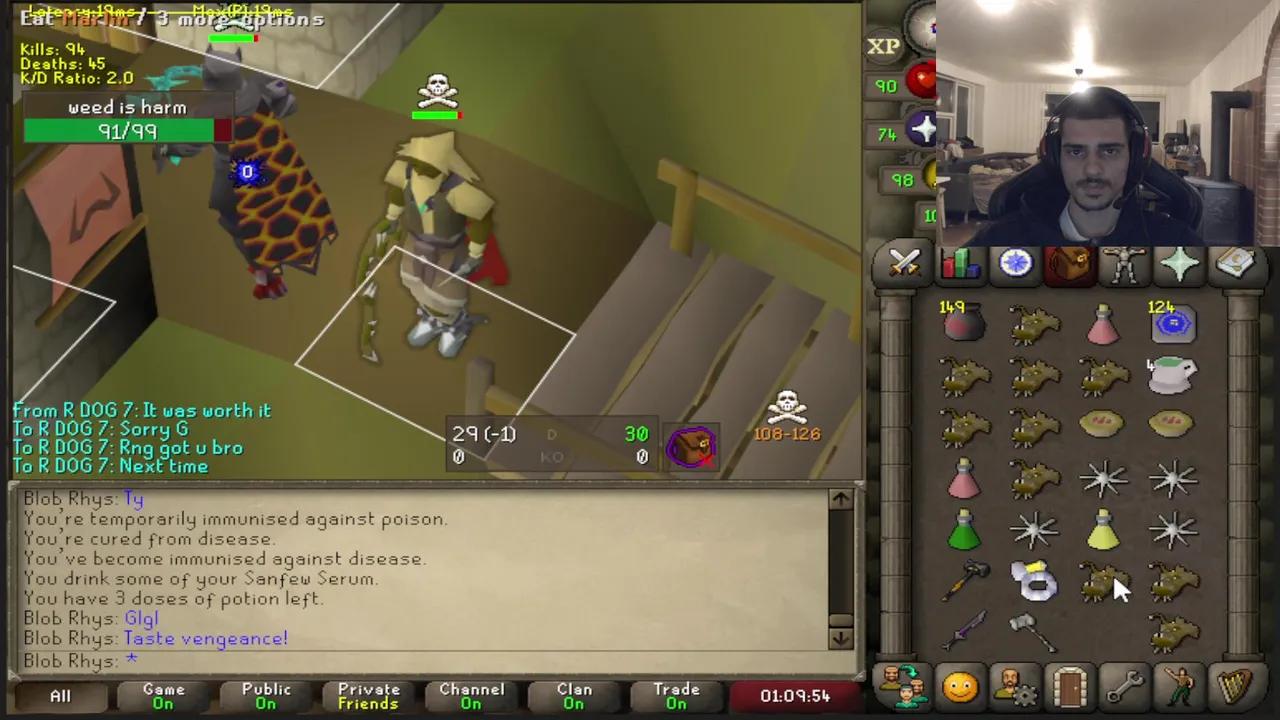Open the Prayer tab
The image size is (1280, 720).
tap(1177, 262)
